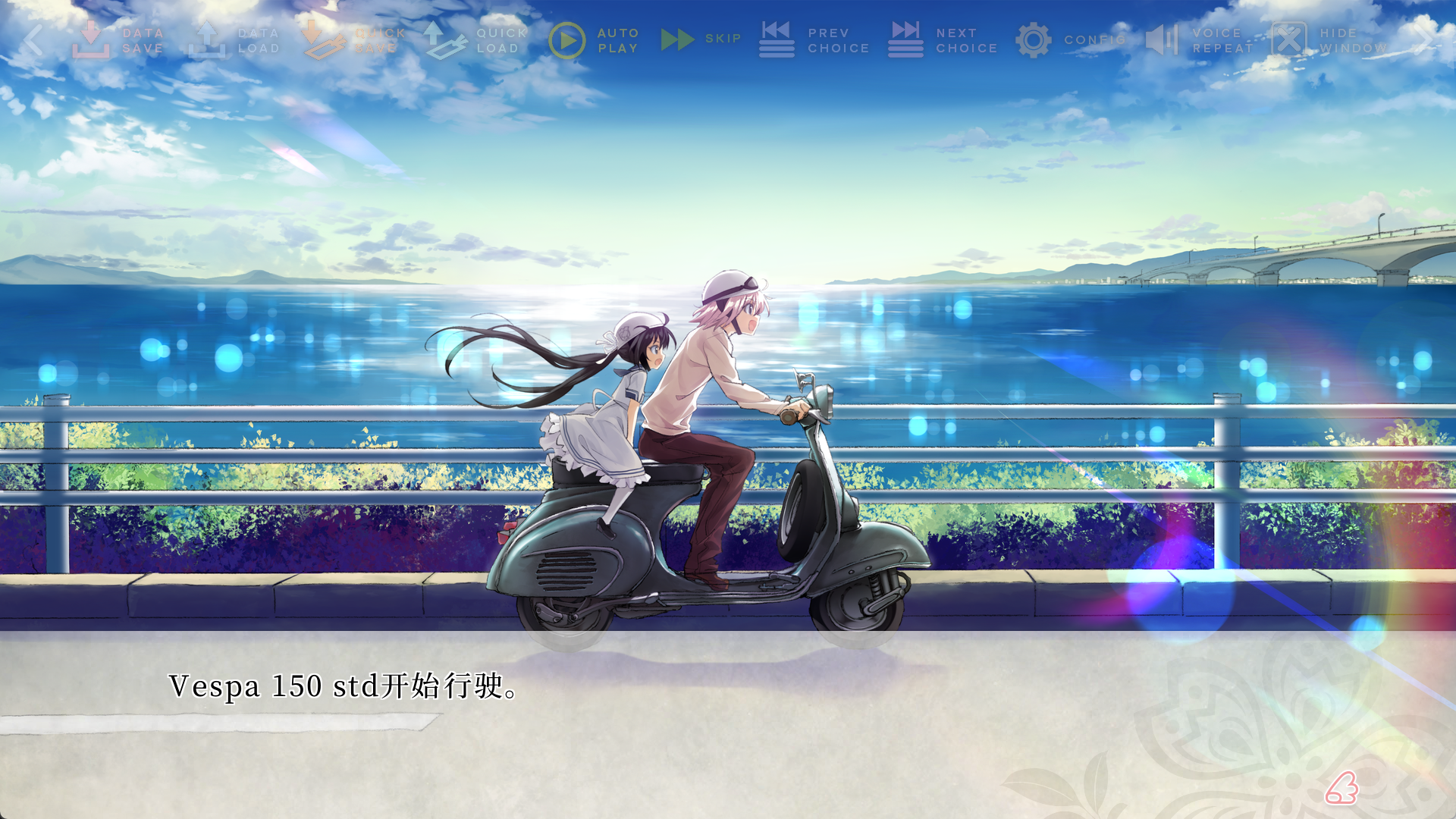This screenshot has height=819, width=1456.
Task: Open the Data Save menu
Action: tap(118, 40)
